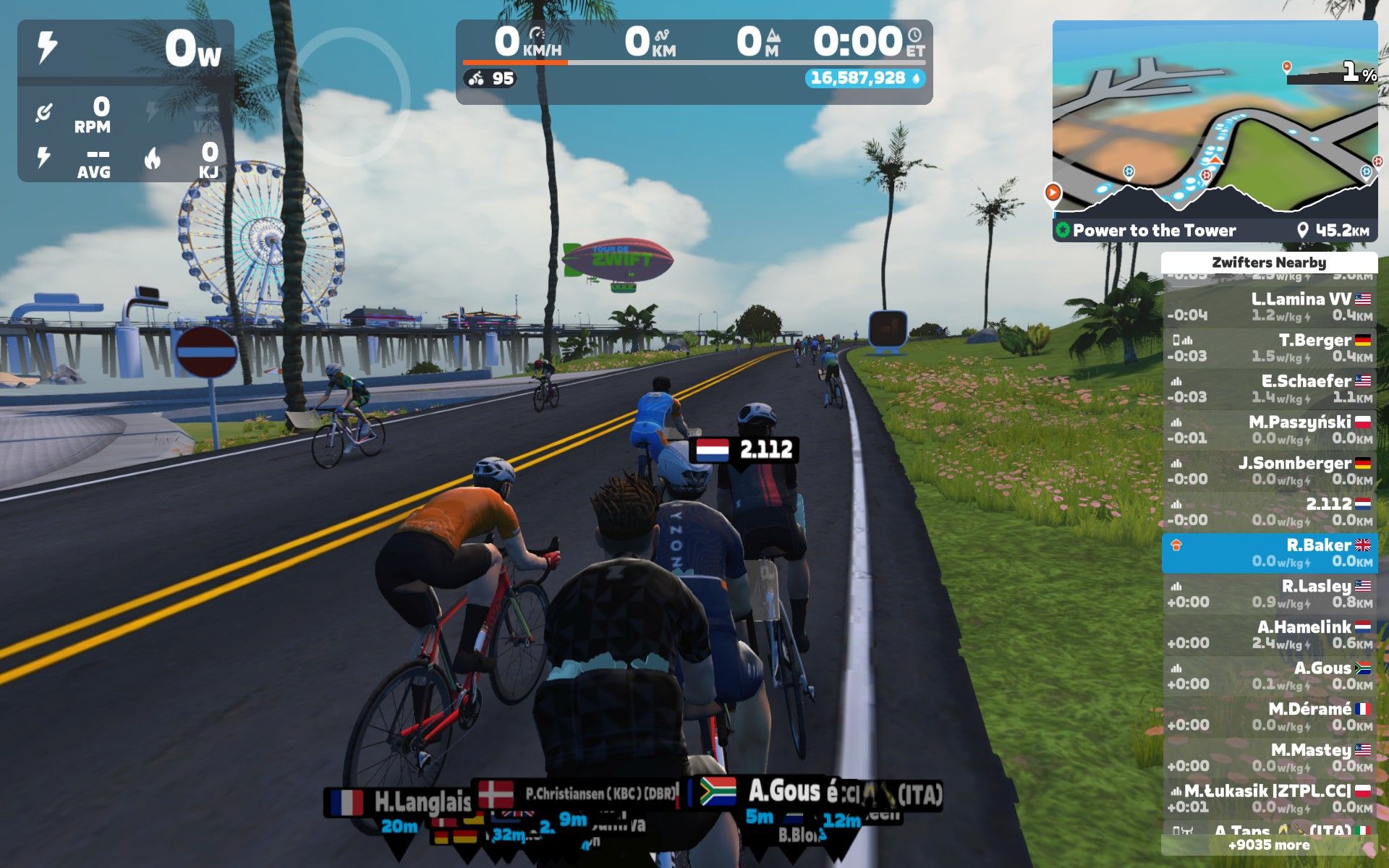Screen dimensions: 1389x868
Task: Choose R.Lasley from nearby Zwifters
Action: point(1269,594)
